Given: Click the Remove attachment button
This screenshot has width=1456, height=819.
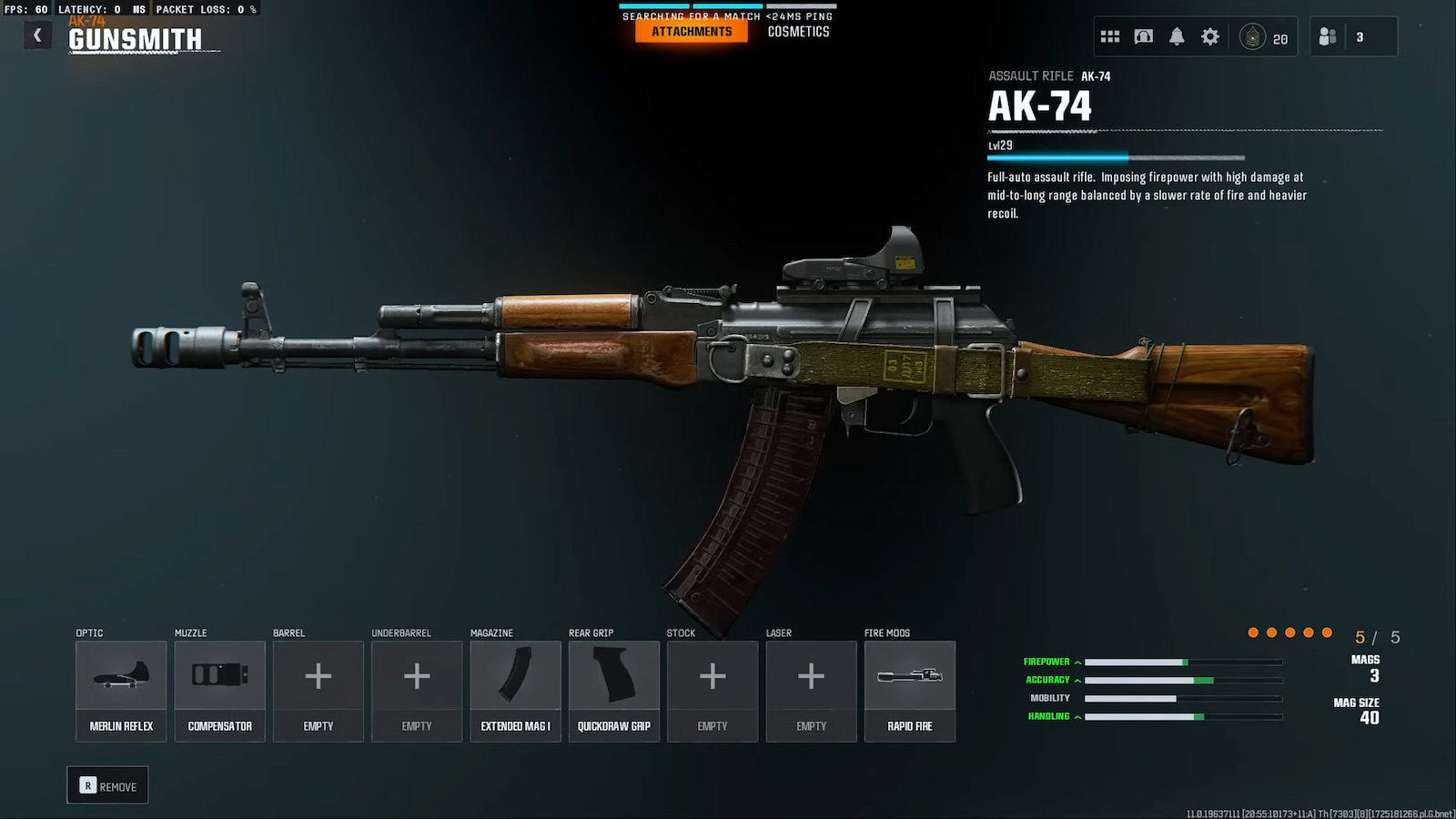Looking at the screenshot, I should pos(107,785).
